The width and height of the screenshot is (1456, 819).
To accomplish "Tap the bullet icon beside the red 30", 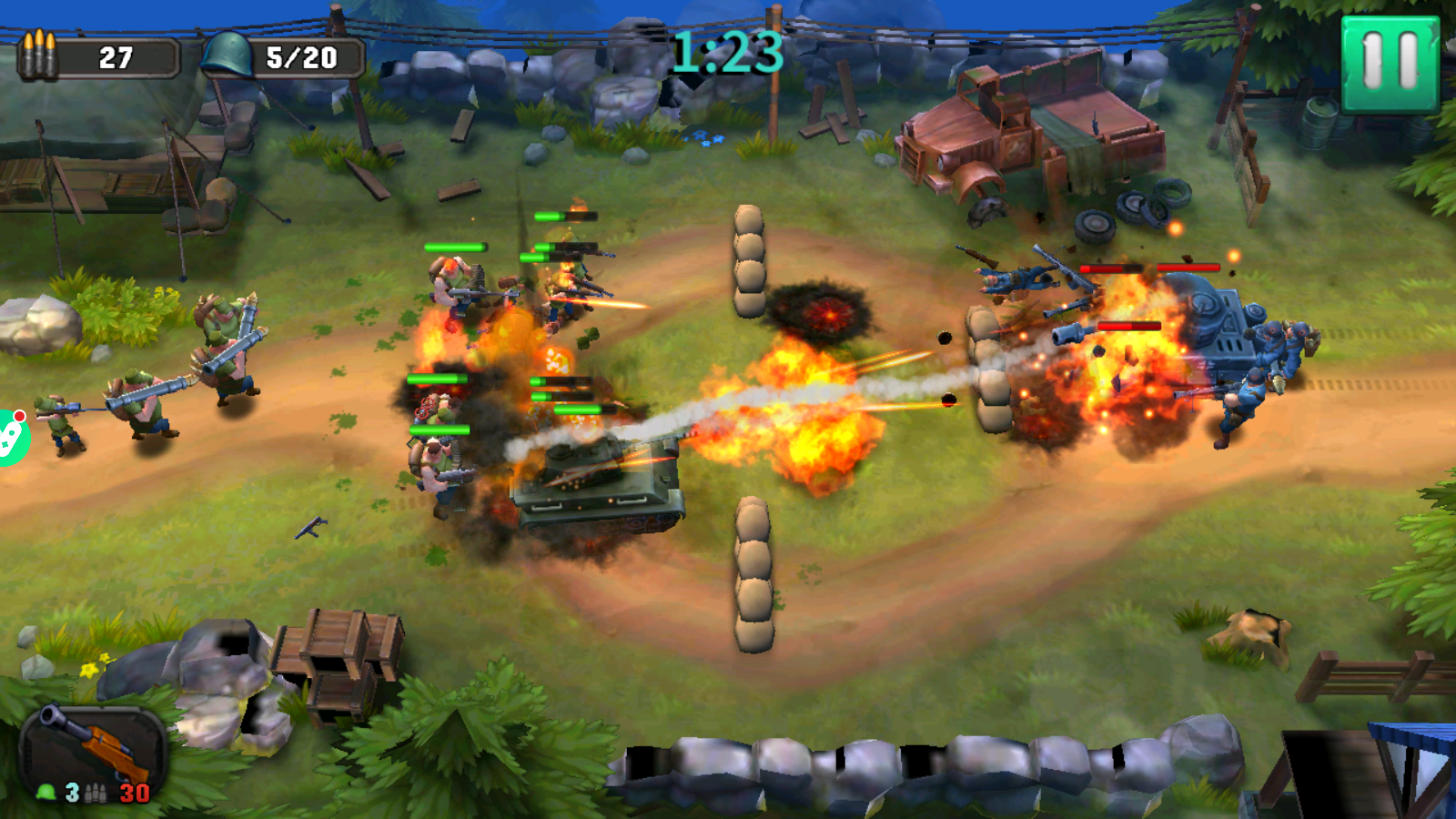I will 96,791.
